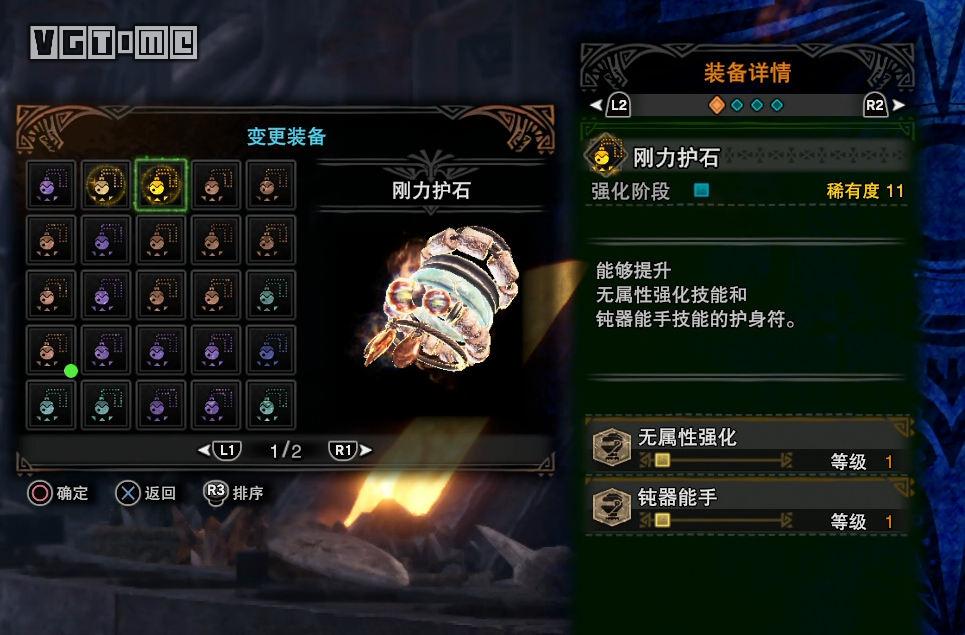
Task: Pick the charm slot marked with green dot
Action: [x=51, y=350]
